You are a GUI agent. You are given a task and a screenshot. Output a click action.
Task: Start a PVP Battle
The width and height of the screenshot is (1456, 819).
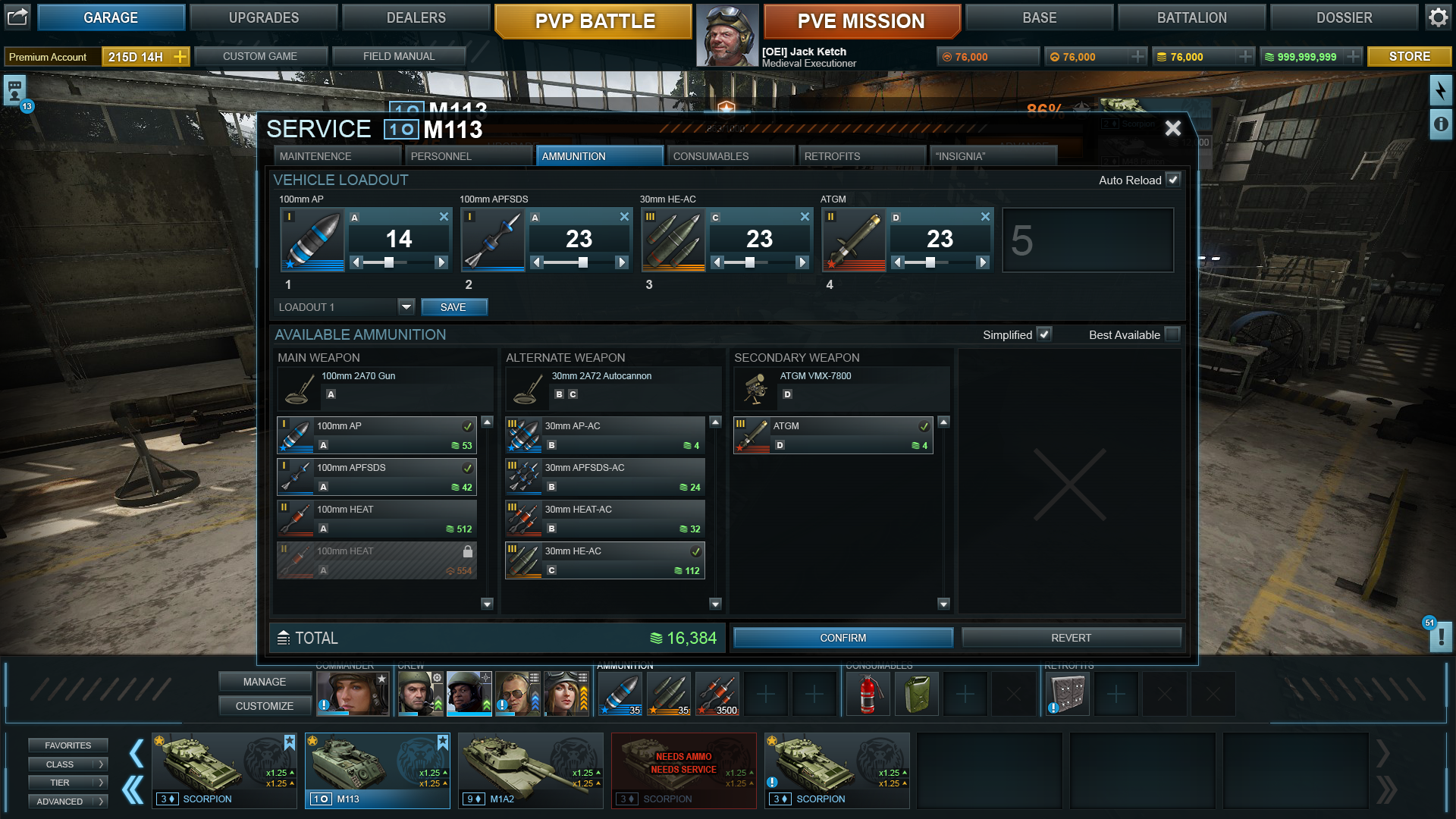click(x=594, y=21)
